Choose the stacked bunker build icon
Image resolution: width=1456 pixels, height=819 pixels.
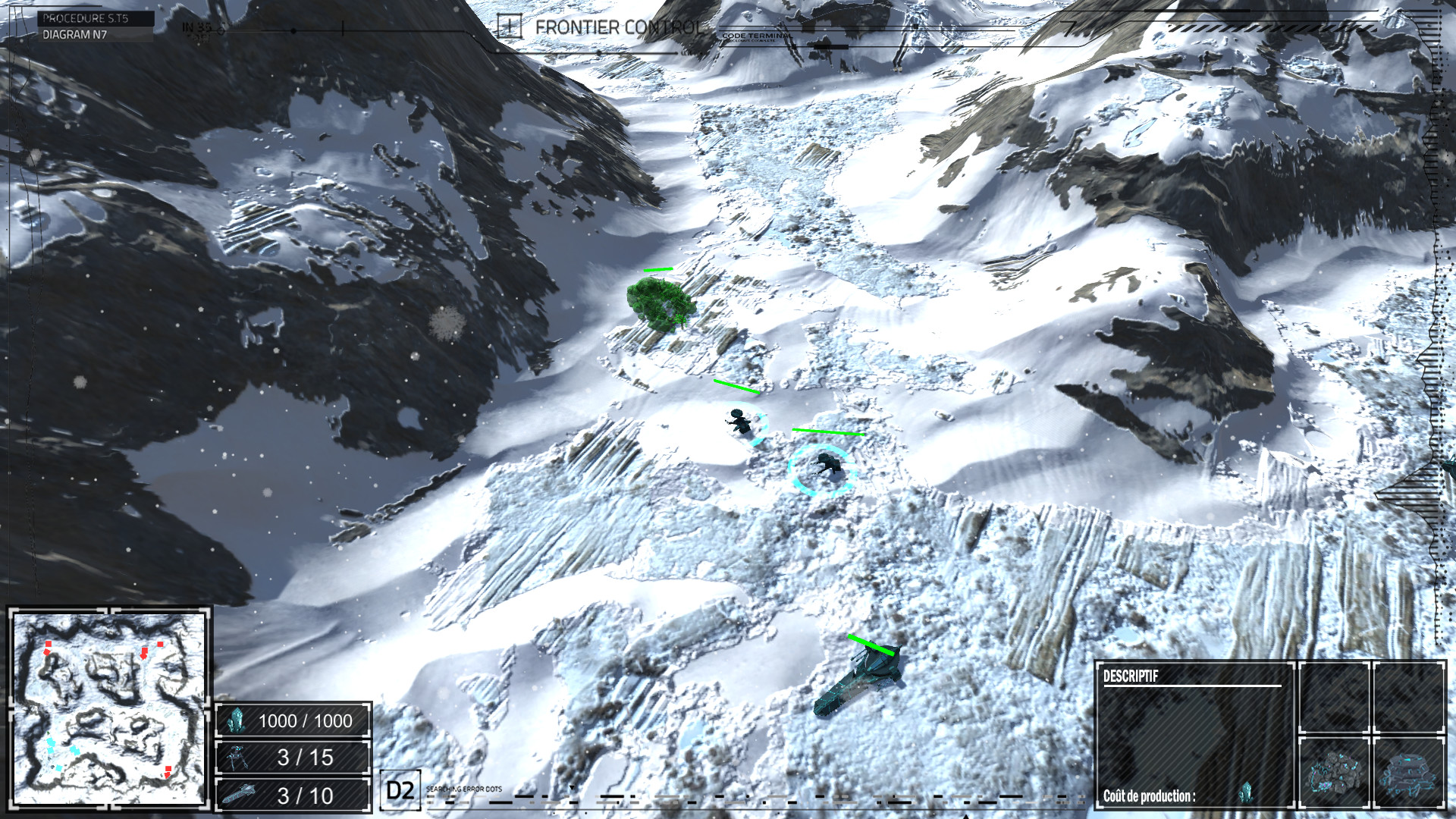click(x=1408, y=772)
